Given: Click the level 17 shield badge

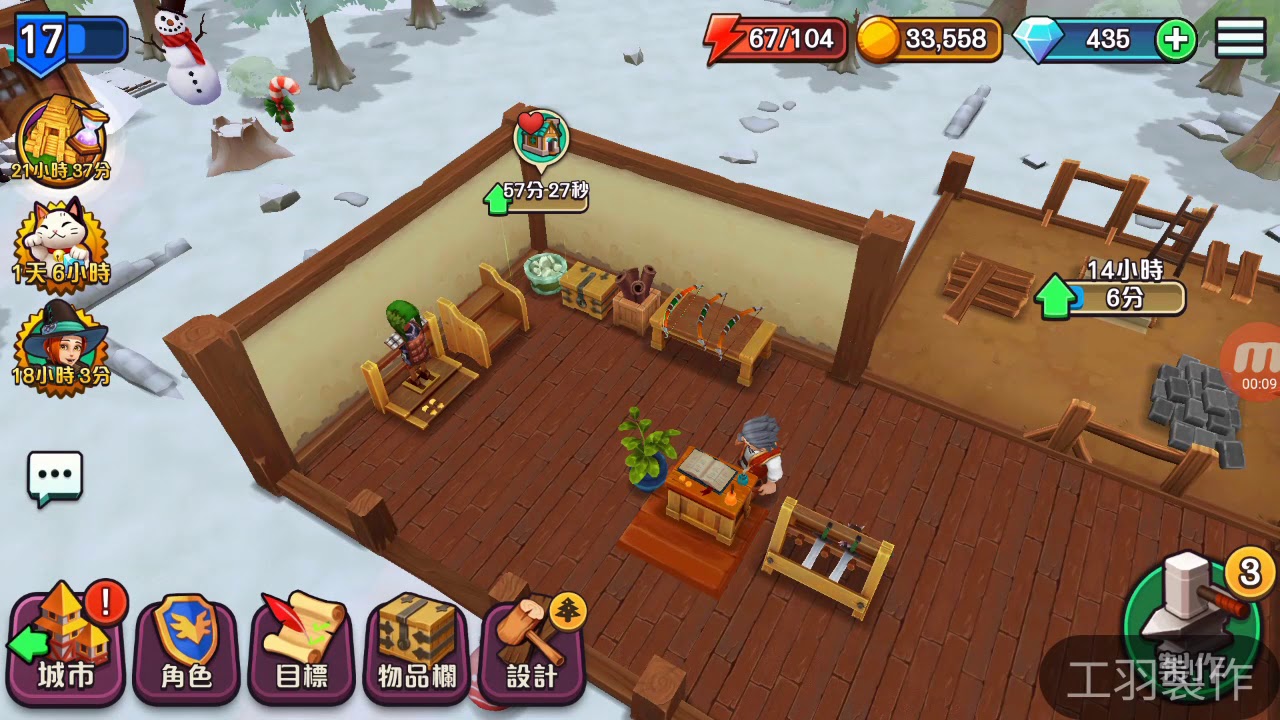Looking at the screenshot, I should point(42,42).
